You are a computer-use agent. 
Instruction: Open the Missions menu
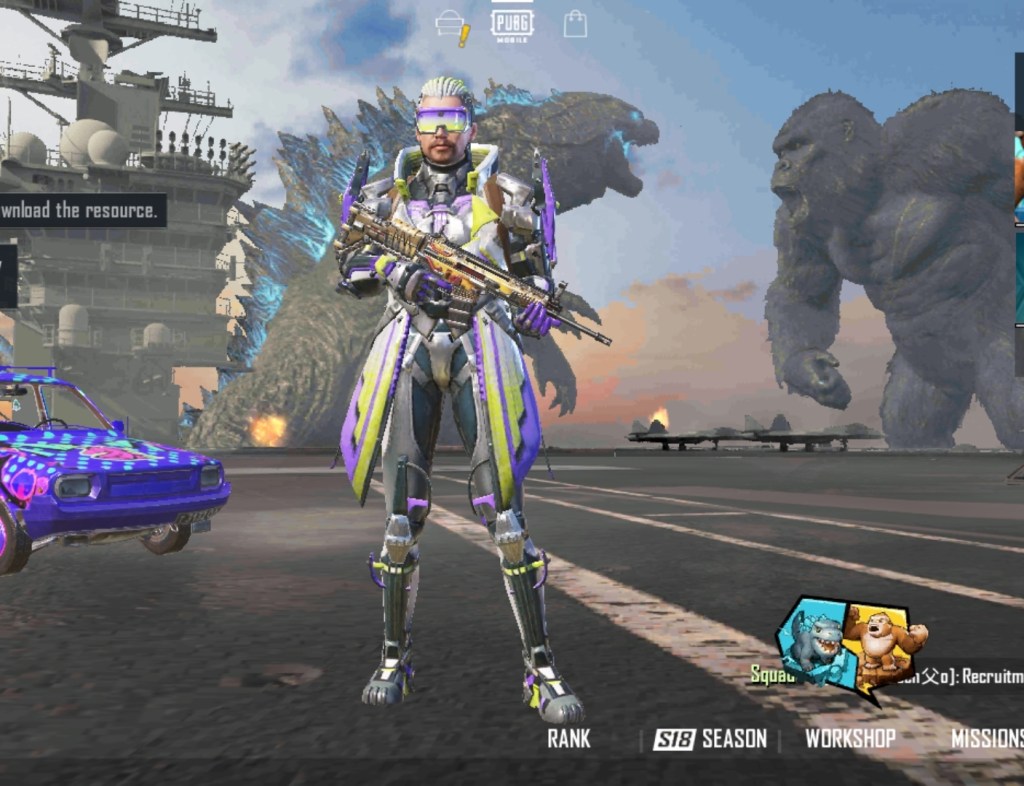(986, 739)
